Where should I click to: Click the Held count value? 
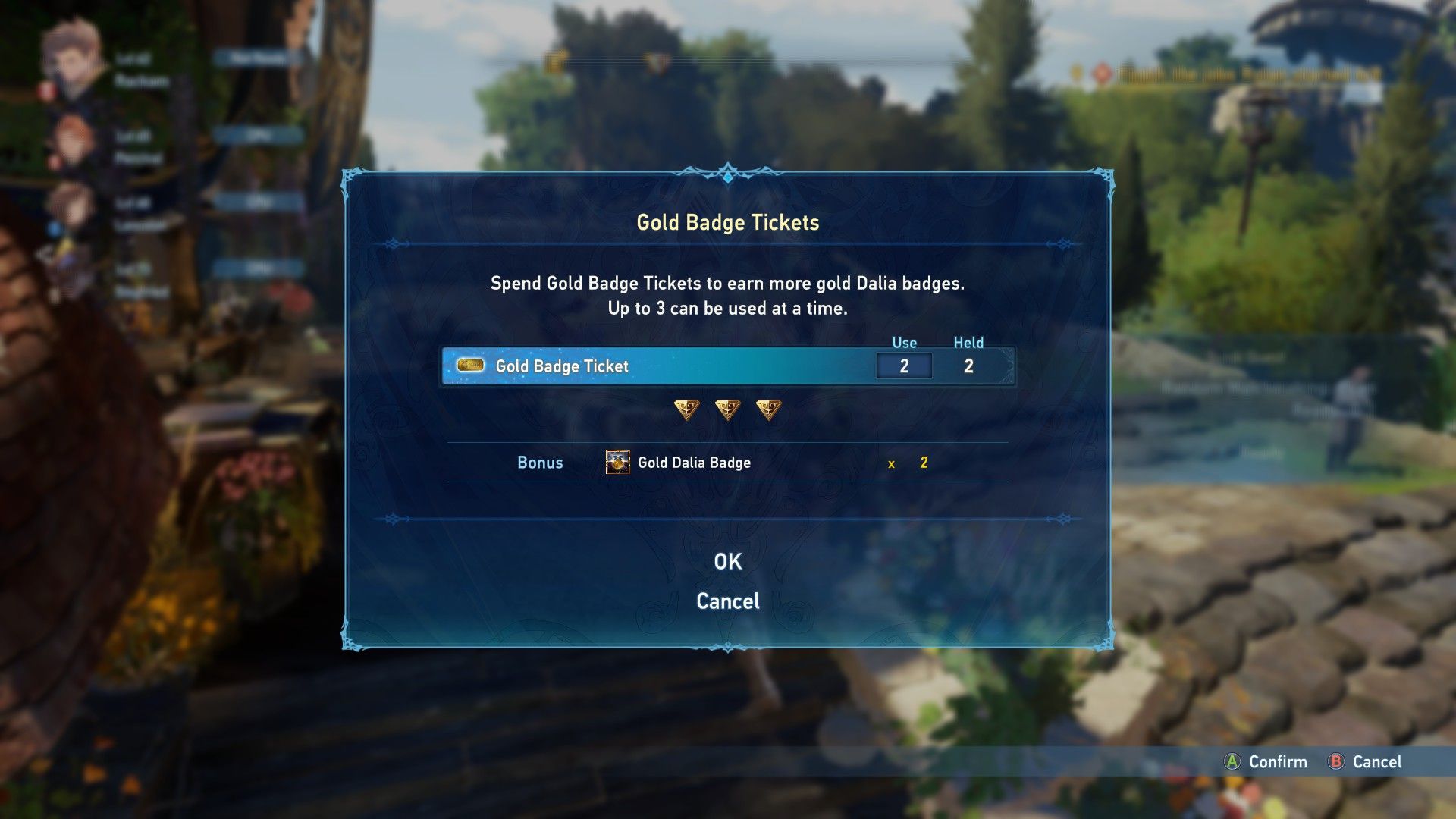968,366
